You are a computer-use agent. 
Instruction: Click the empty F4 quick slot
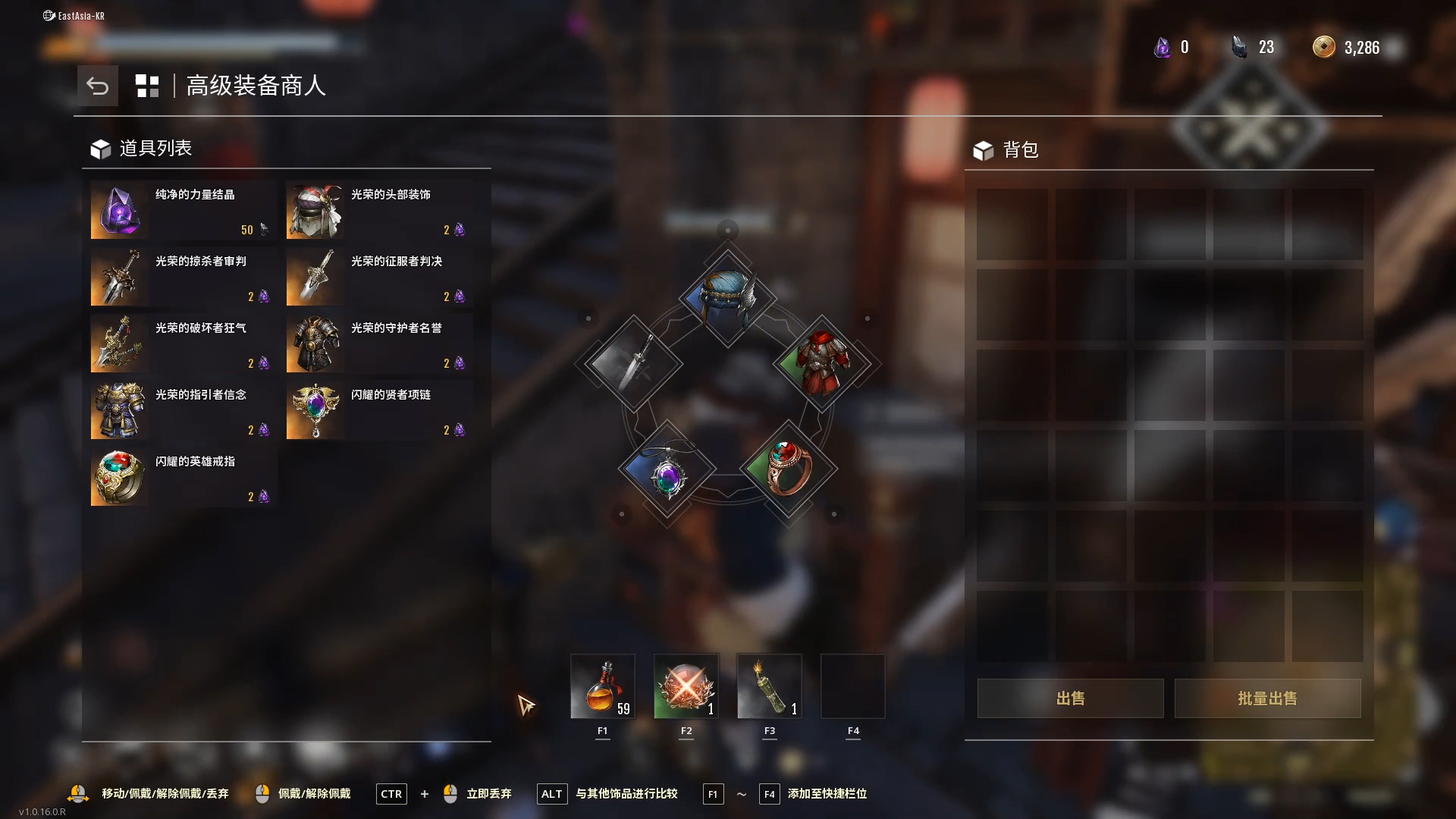pyautogui.click(x=852, y=686)
